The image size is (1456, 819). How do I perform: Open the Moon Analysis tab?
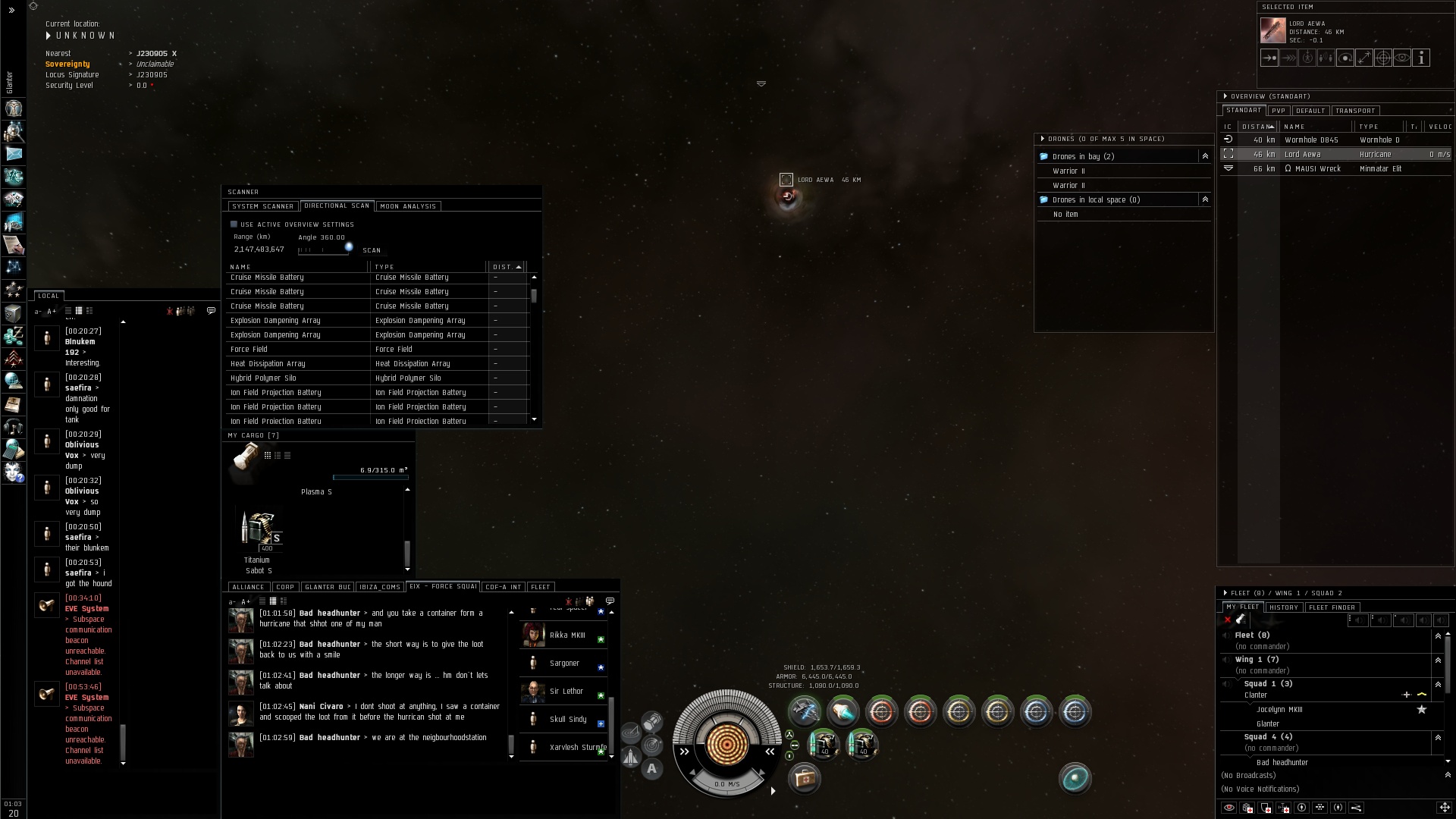point(408,206)
